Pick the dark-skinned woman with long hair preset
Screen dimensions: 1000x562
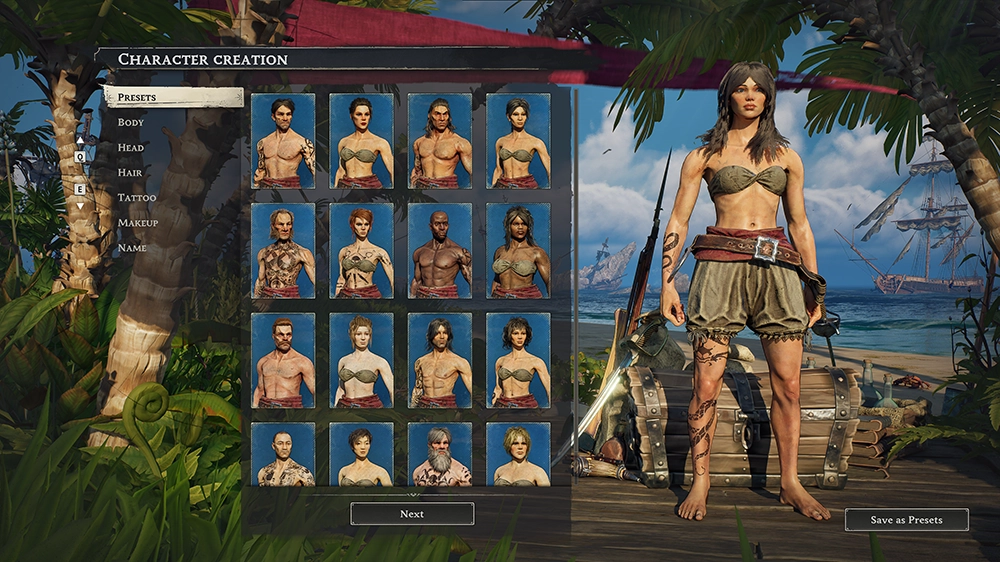pos(518,251)
